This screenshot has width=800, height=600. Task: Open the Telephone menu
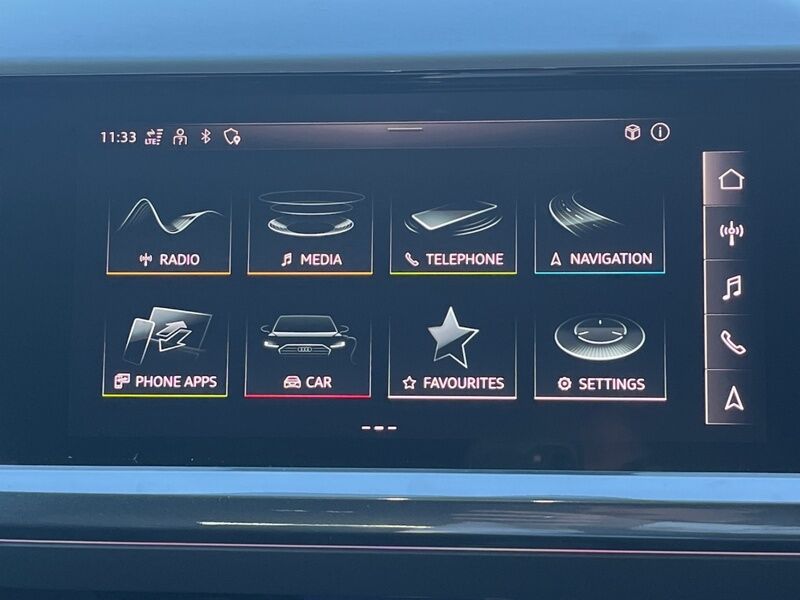[453, 234]
